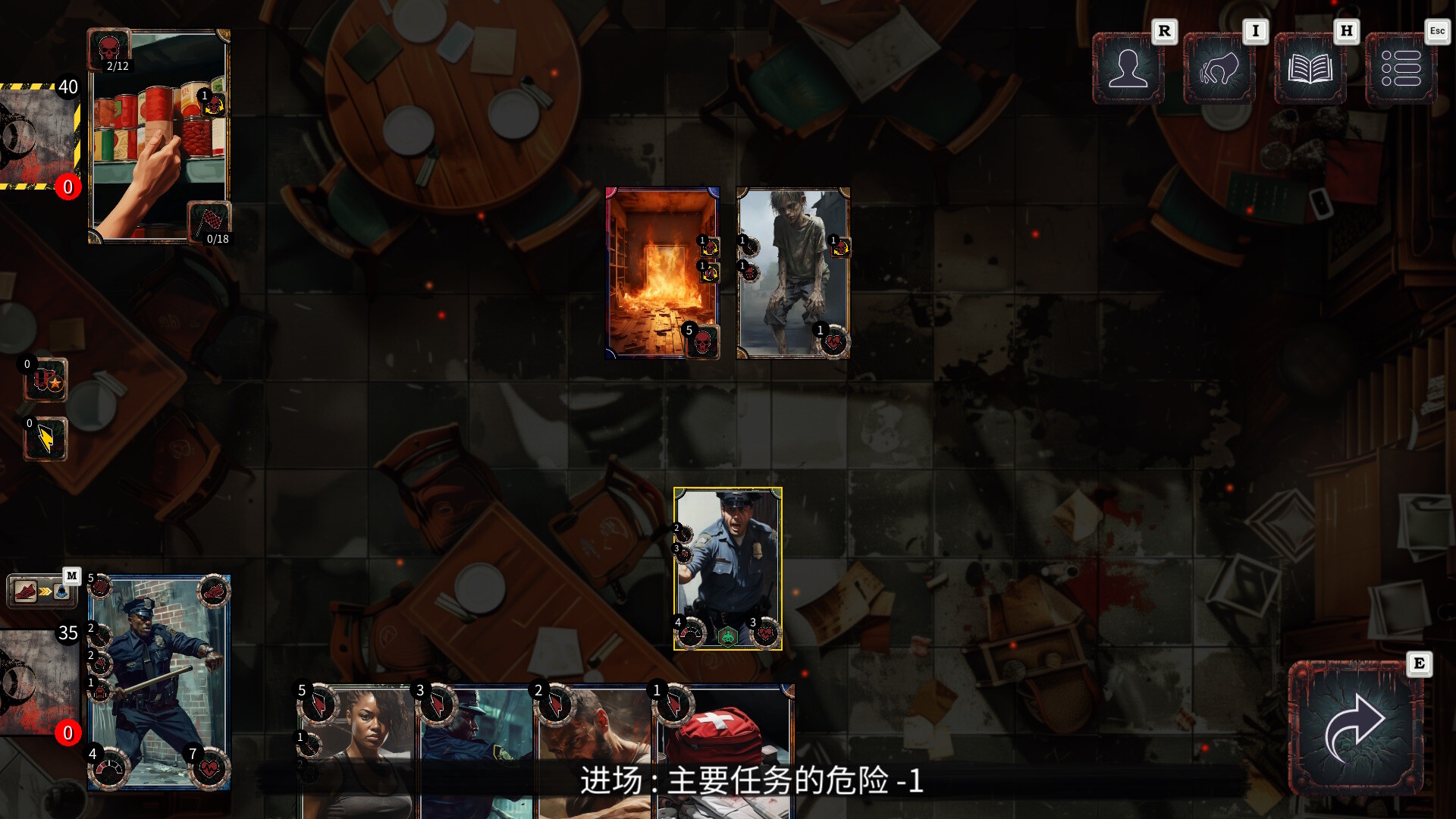Toggle the shoe-to-figure movement mode switch (M)
1456x819 pixels.
(42, 590)
